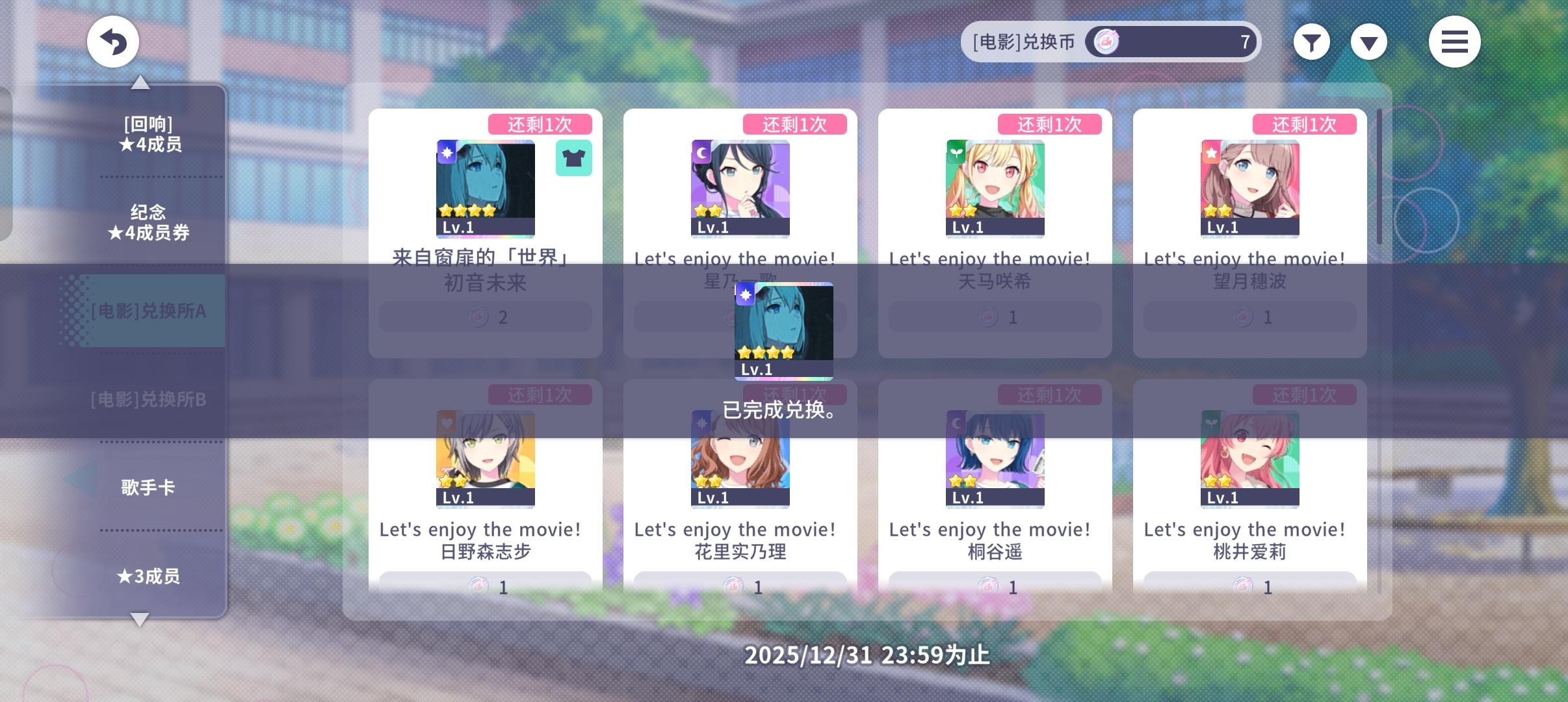Image resolution: width=1568 pixels, height=702 pixels.
Task: Open the sort order dropdown triangle
Action: [x=1370, y=41]
